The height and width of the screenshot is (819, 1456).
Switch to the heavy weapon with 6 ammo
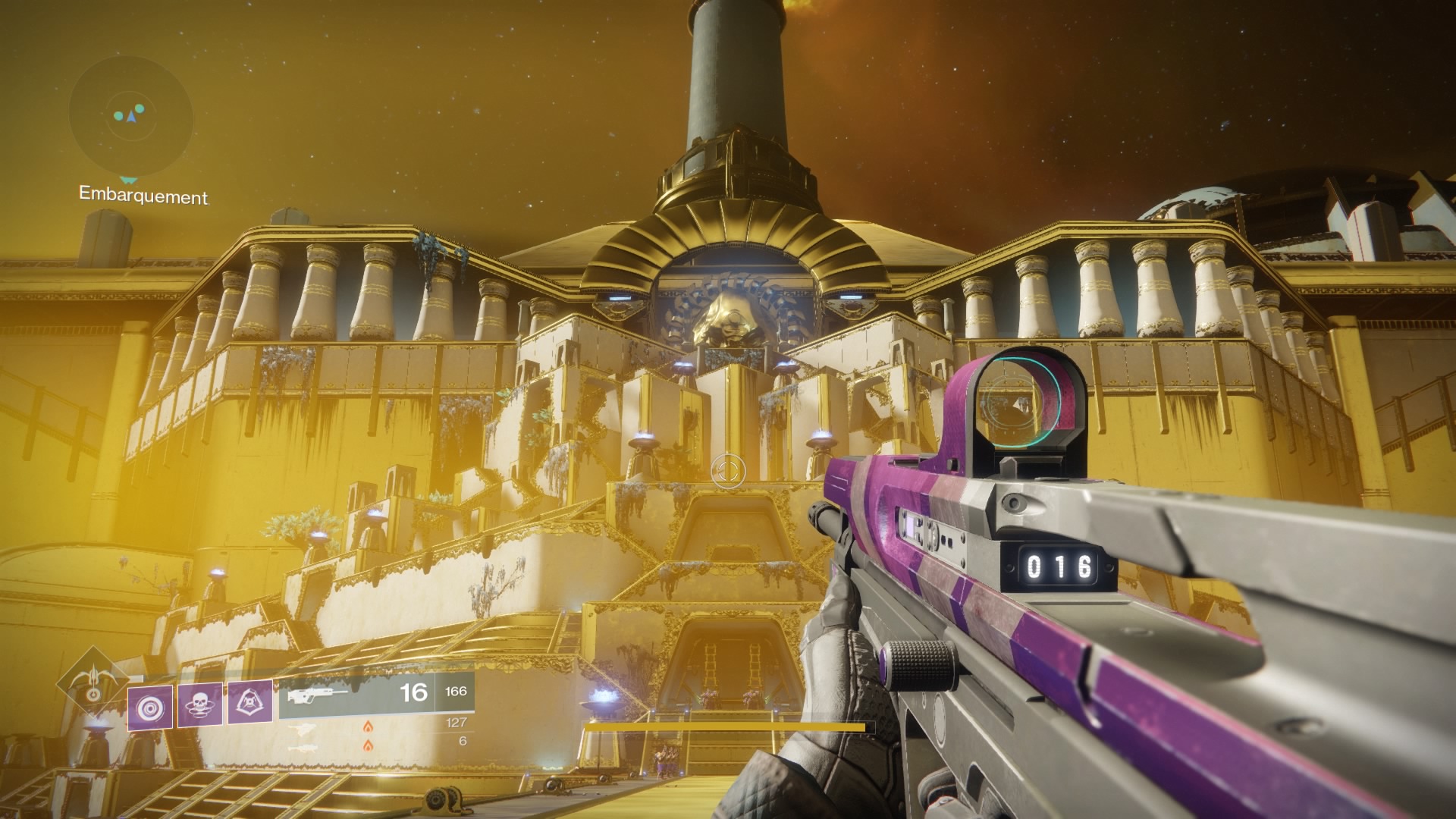(376, 742)
